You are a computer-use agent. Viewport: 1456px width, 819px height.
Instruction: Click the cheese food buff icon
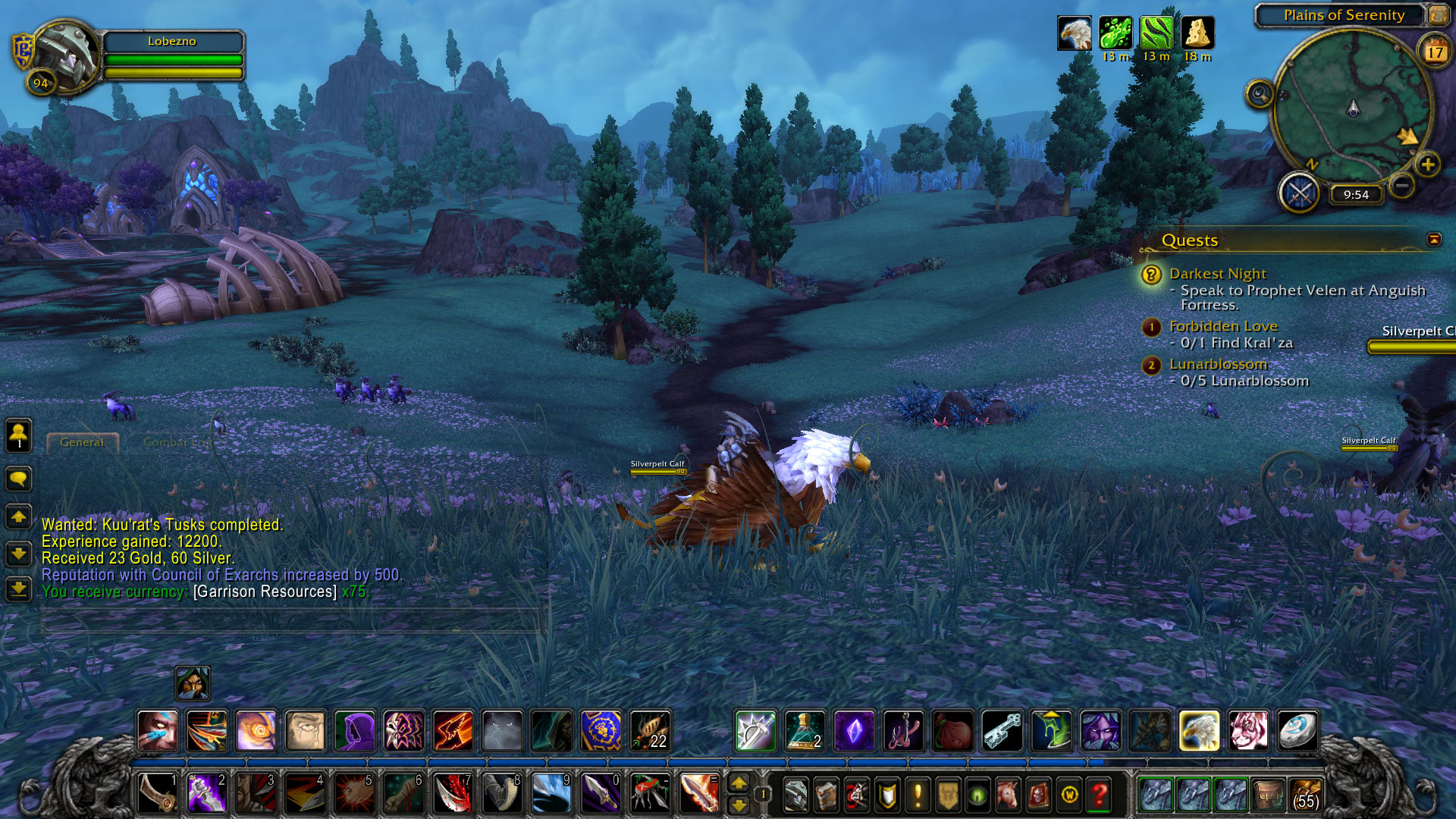[1197, 33]
